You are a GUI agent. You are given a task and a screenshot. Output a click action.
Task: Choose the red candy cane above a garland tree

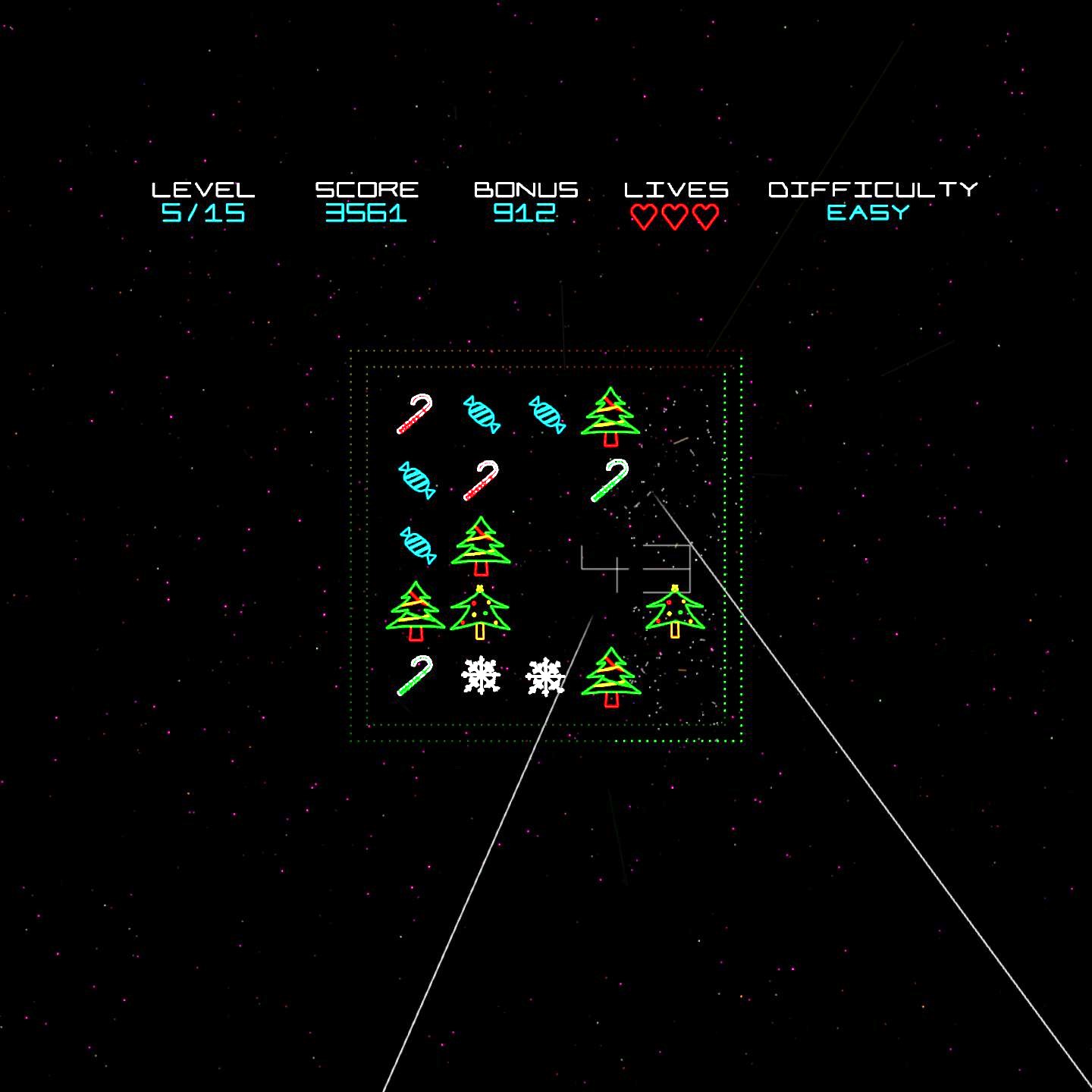tap(481, 480)
